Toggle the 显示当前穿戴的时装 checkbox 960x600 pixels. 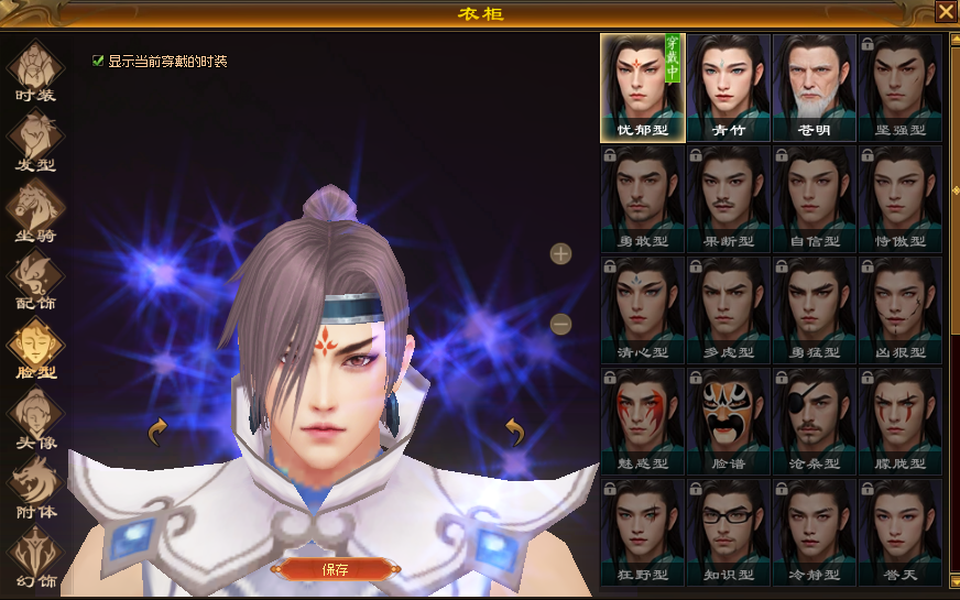(x=98, y=61)
